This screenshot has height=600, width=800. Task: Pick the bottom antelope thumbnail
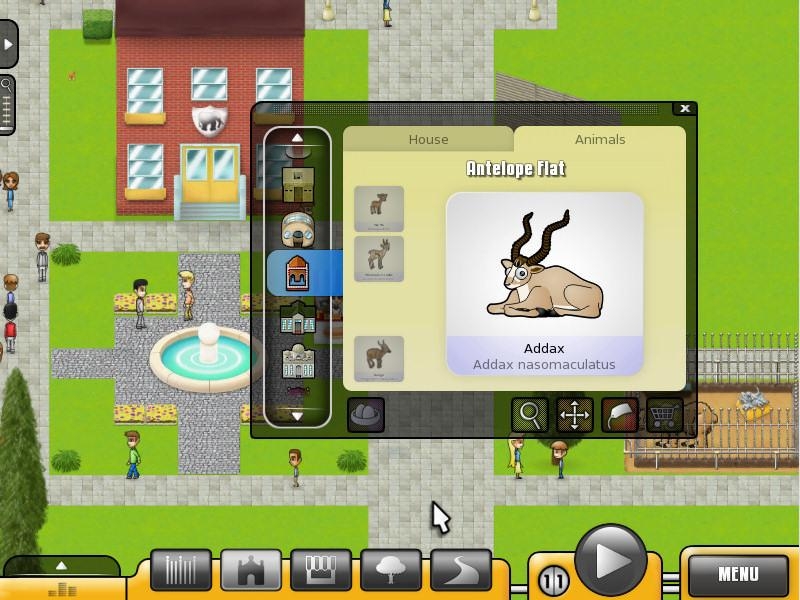tap(379, 358)
